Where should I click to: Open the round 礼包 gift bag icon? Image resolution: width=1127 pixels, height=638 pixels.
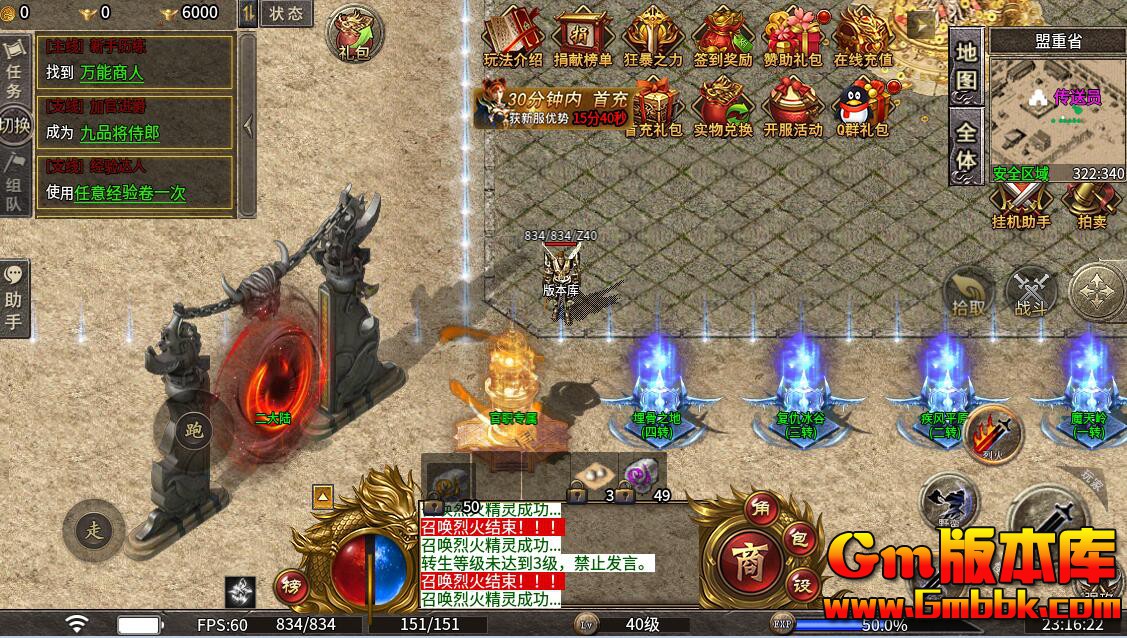(353, 34)
